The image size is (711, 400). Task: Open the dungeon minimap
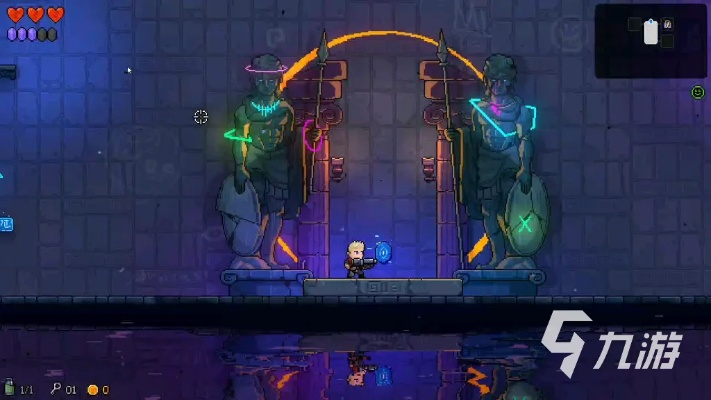[651, 41]
